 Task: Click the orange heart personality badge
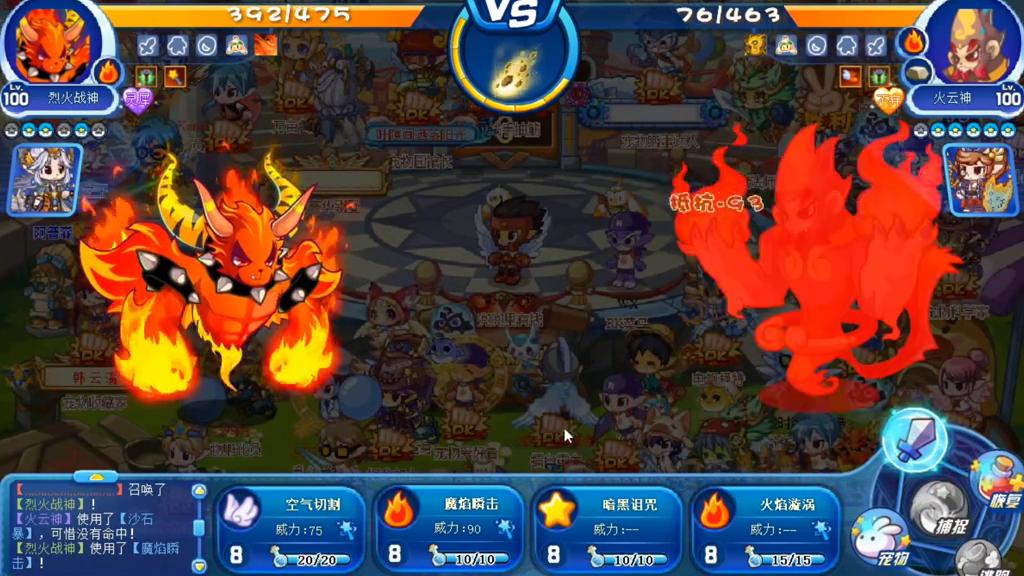pos(887,100)
